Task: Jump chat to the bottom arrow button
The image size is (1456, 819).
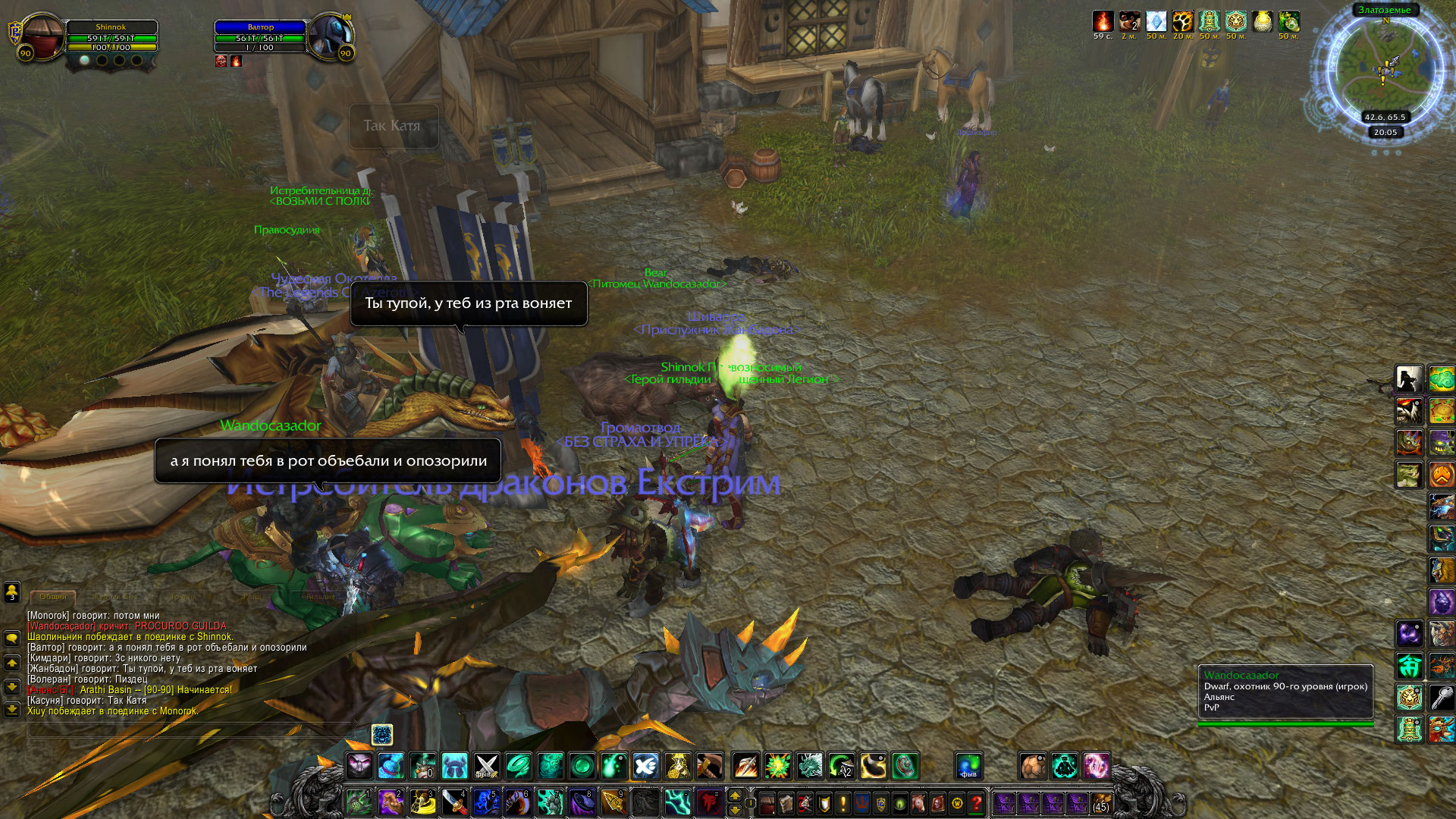Action: 12,710
